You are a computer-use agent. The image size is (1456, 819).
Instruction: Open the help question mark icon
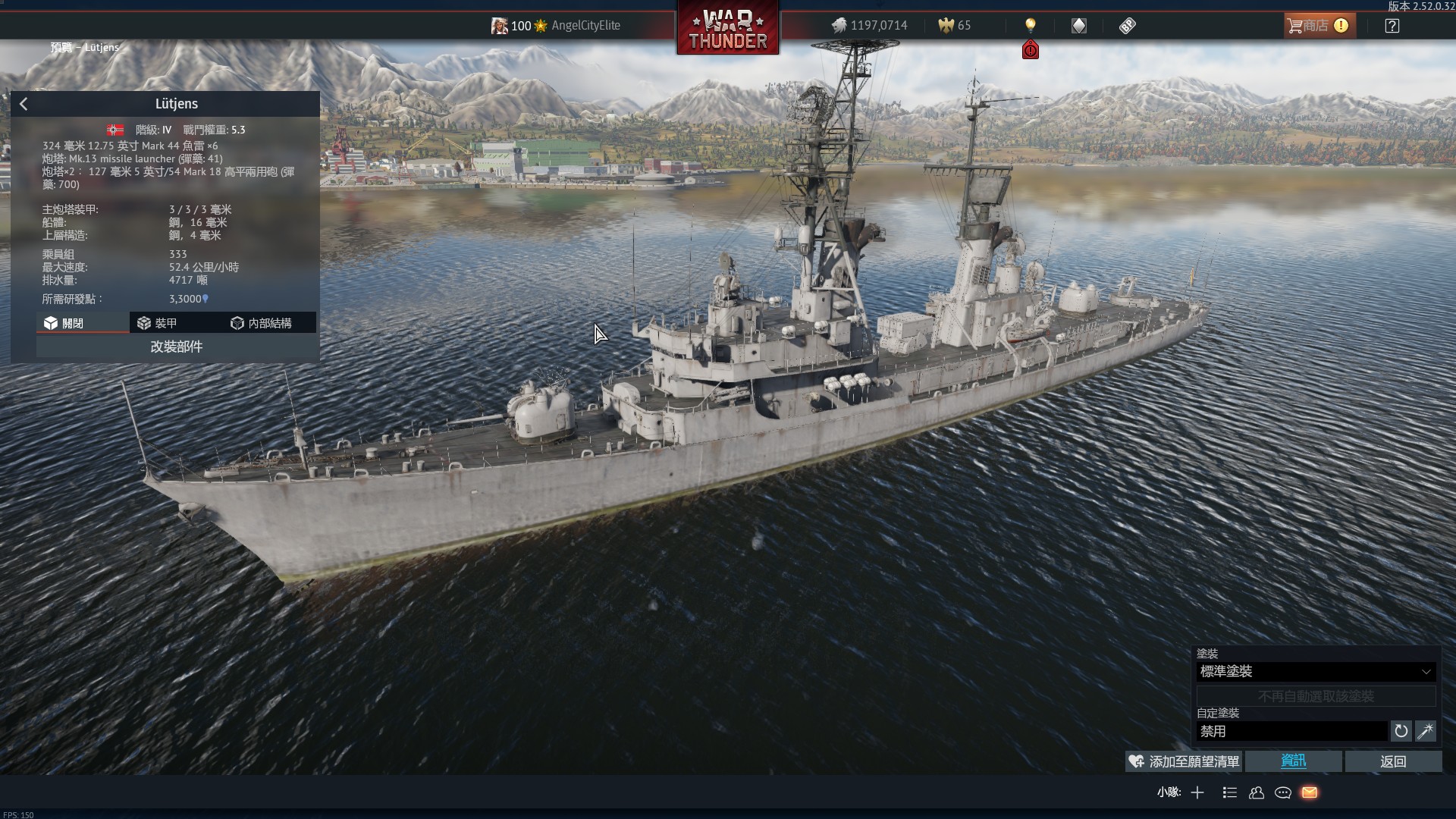(1392, 26)
